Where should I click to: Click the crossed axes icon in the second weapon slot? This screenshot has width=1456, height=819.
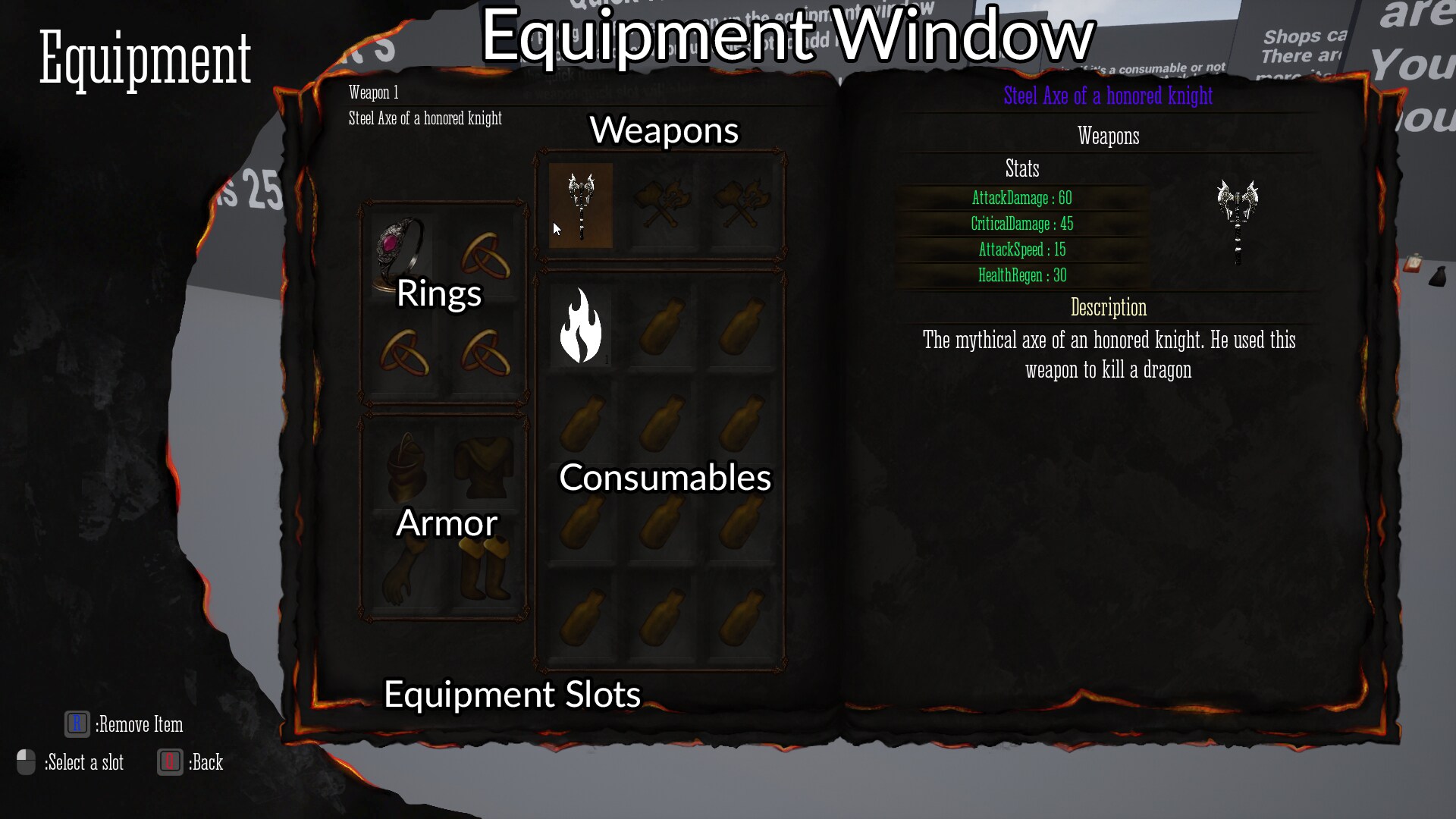(x=664, y=205)
